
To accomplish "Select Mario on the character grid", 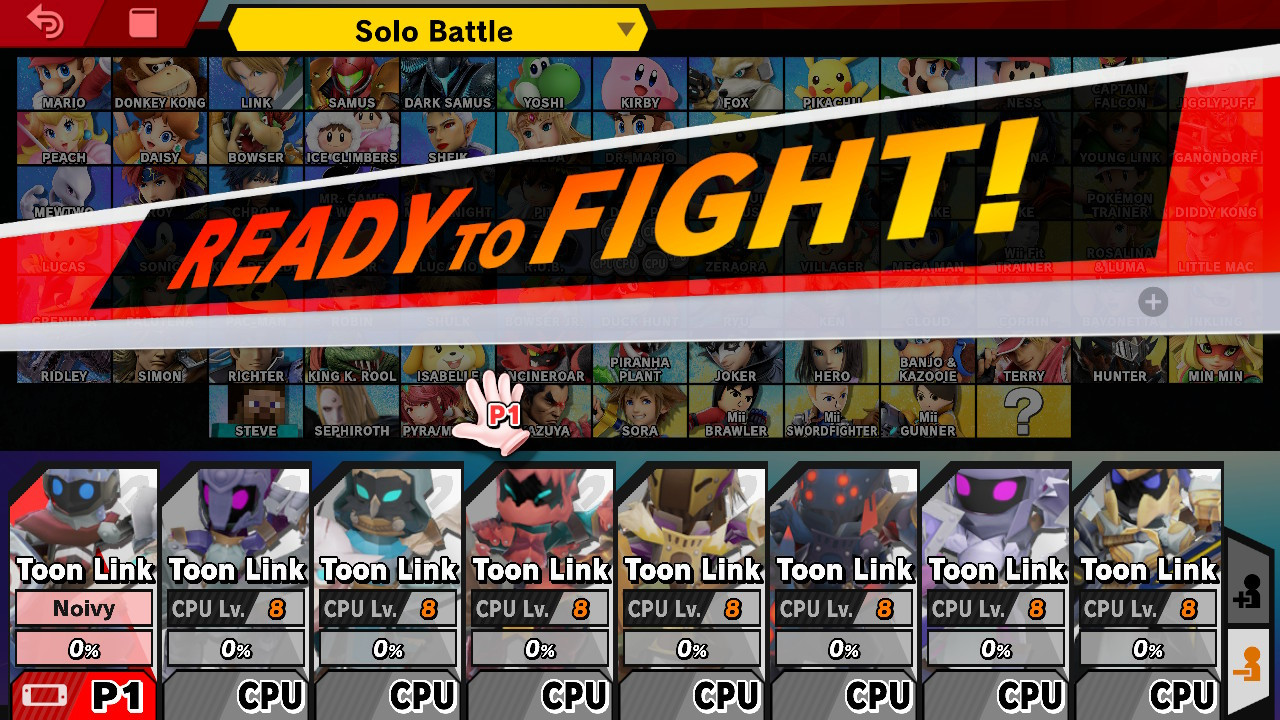I will (63, 82).
